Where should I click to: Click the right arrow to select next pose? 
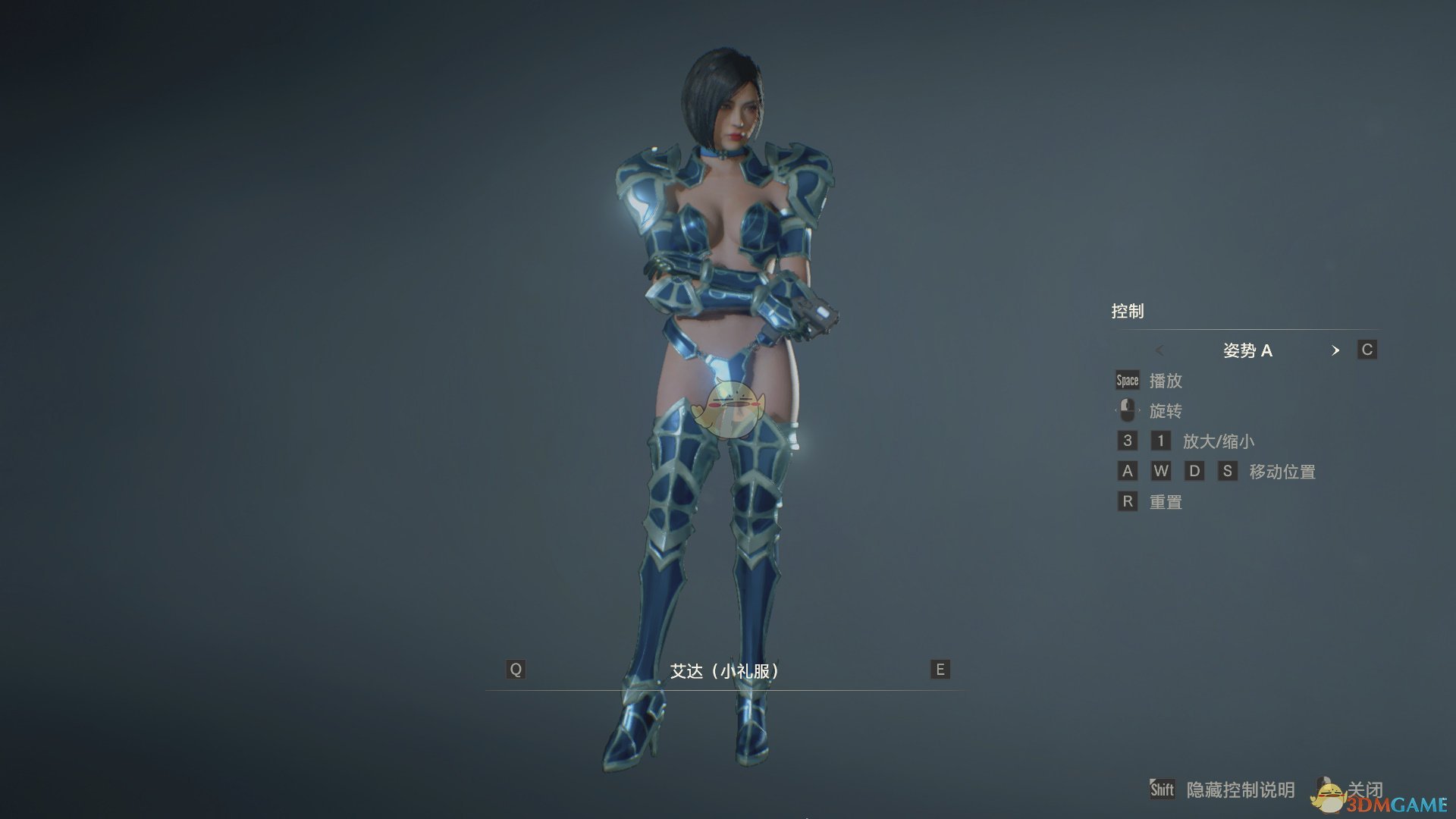point(1336,350)
